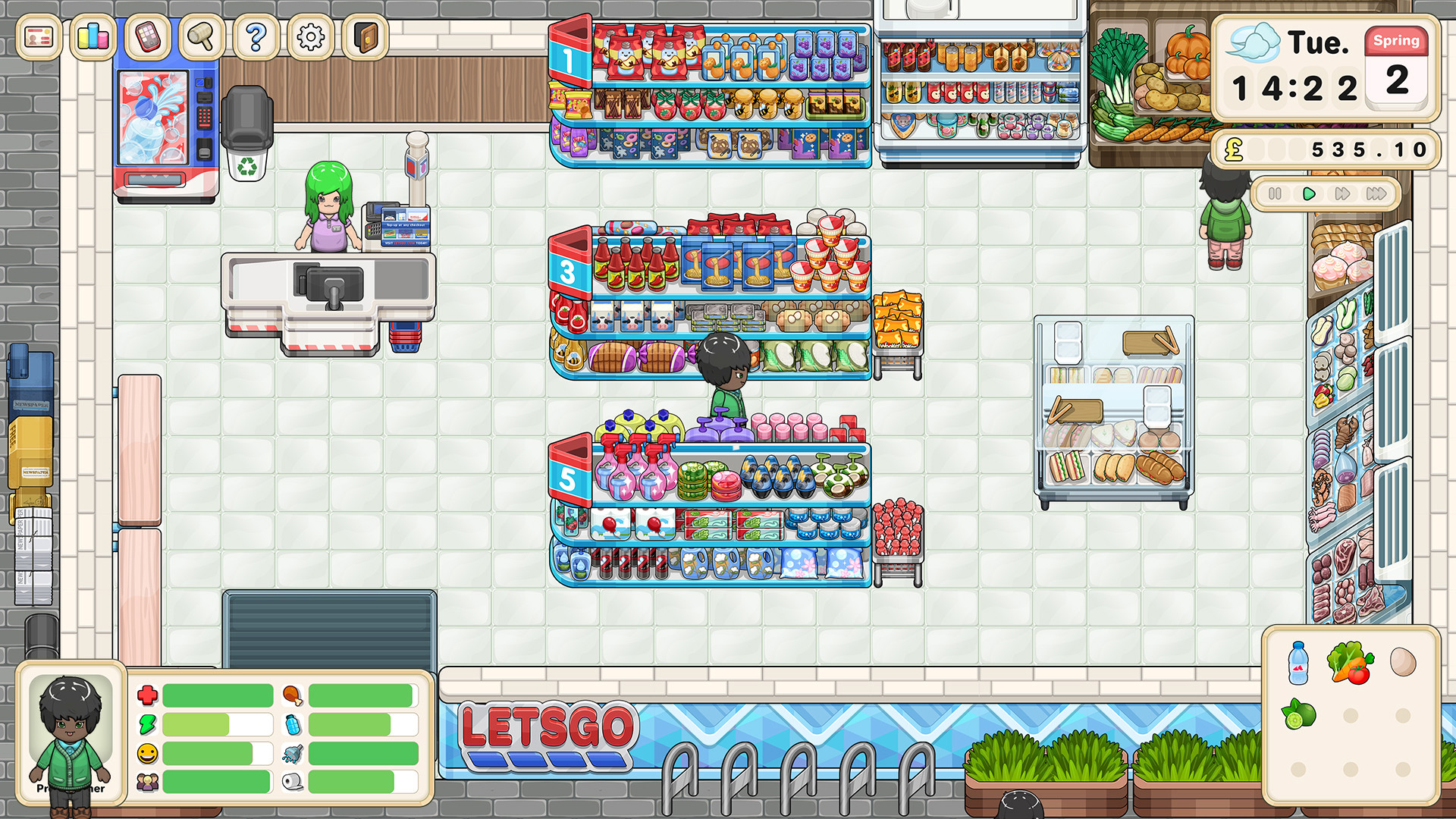Open the Spring 2 calendar
This screenshot has width=1456, height=819.
pos(1398,68)
